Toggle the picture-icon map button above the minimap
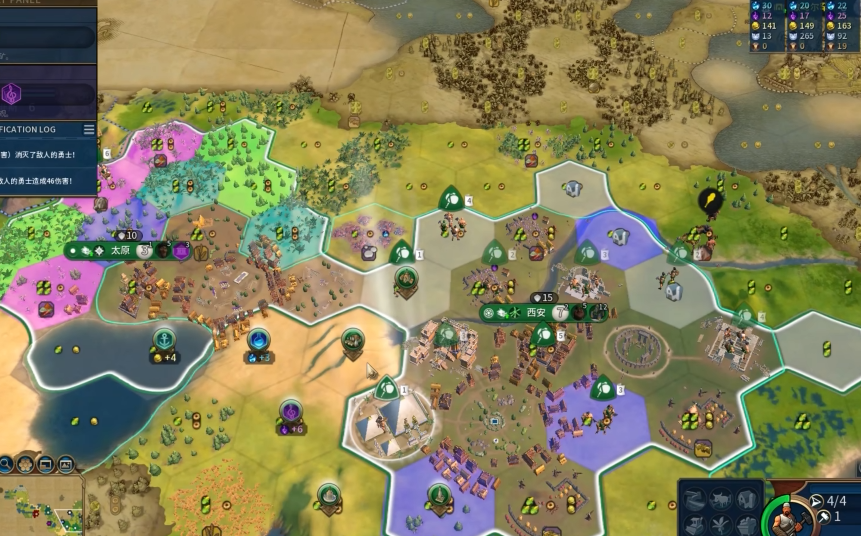 66,464
